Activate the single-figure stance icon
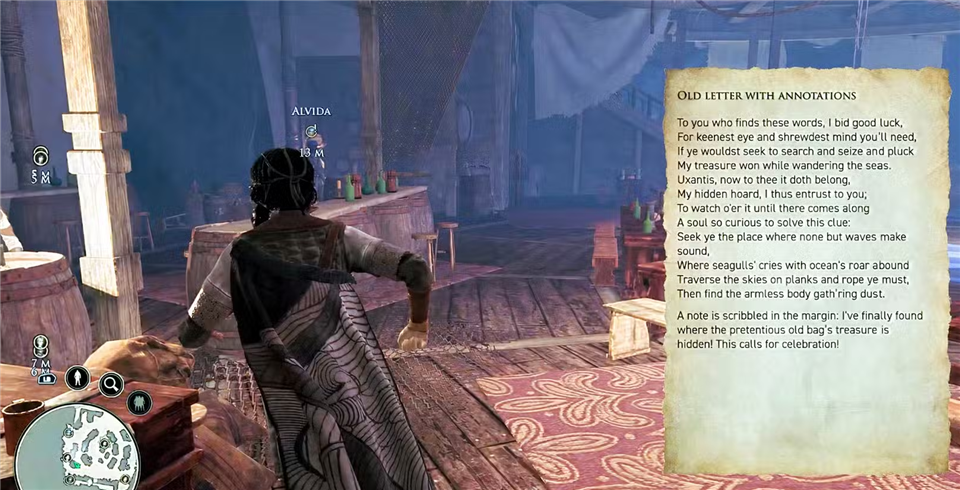 tap(77, 378)
